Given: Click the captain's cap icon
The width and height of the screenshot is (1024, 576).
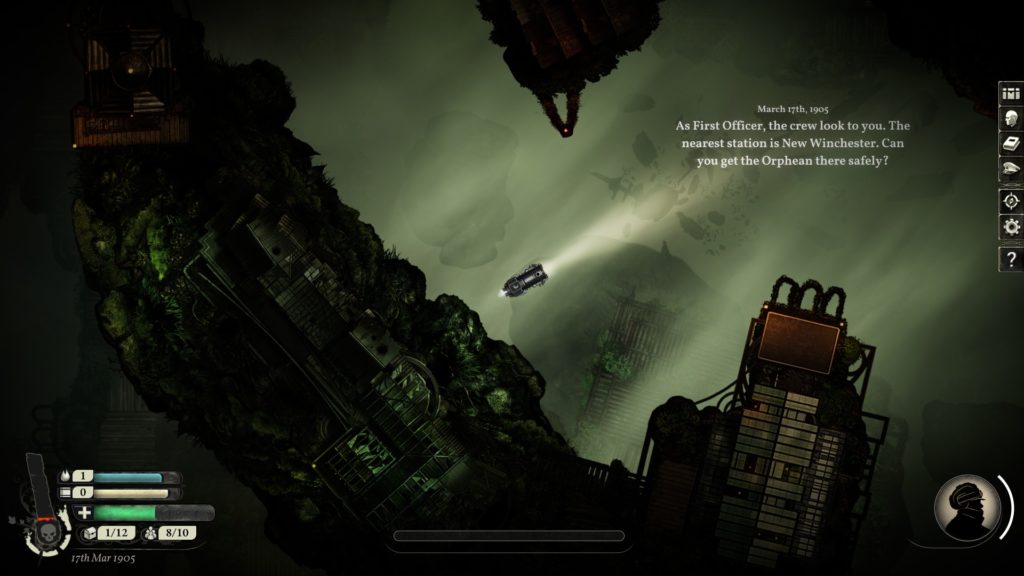Looking at the screenshot, I should (1010, 172).
